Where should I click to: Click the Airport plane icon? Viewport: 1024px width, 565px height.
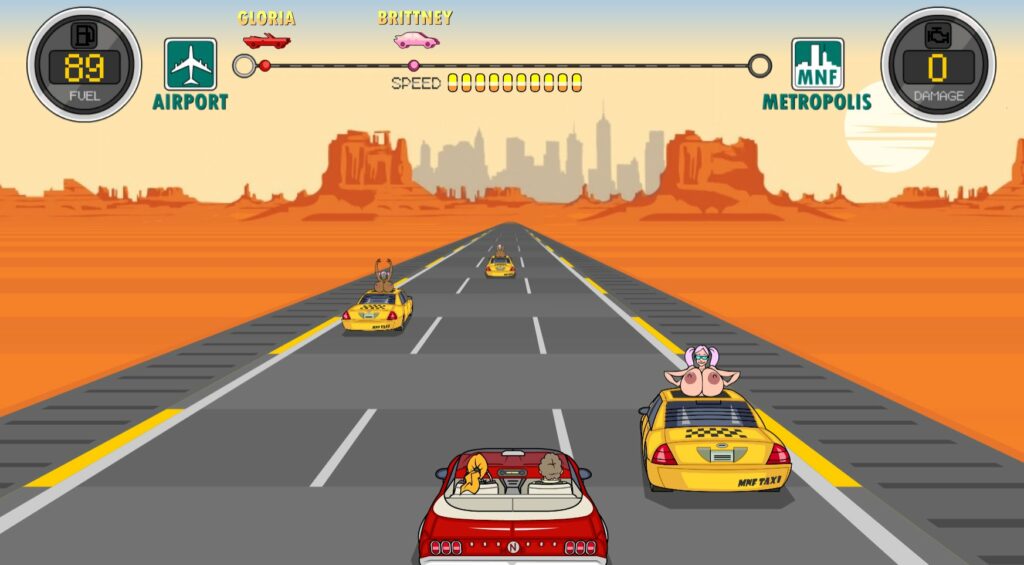click(x=190, y=64)
